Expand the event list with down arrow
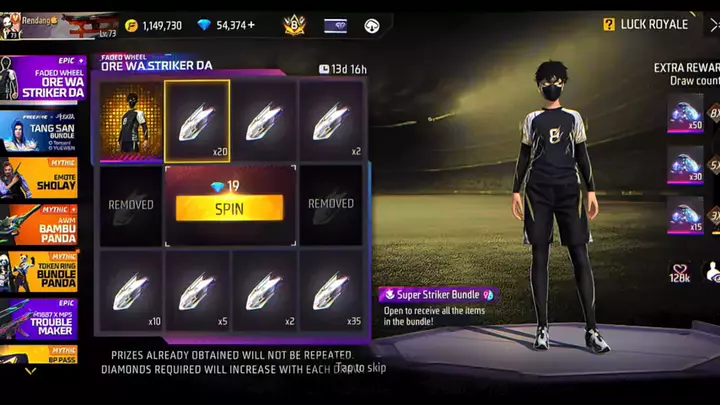 pyautogui.click(x=30, y=371)
